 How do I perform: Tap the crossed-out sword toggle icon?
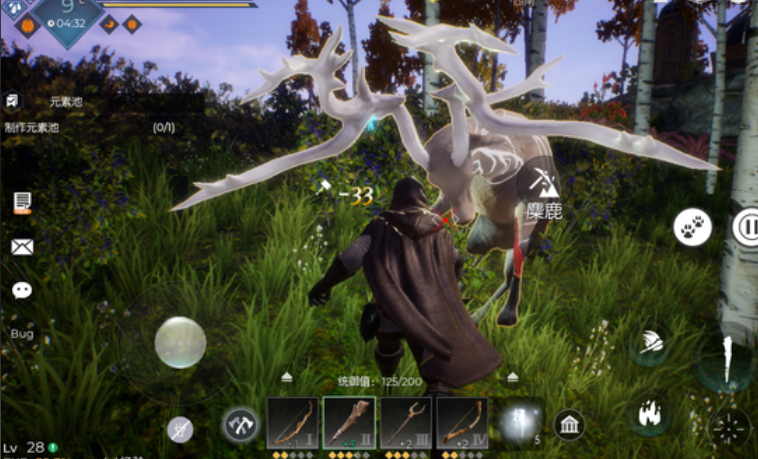tap(180, 429)
